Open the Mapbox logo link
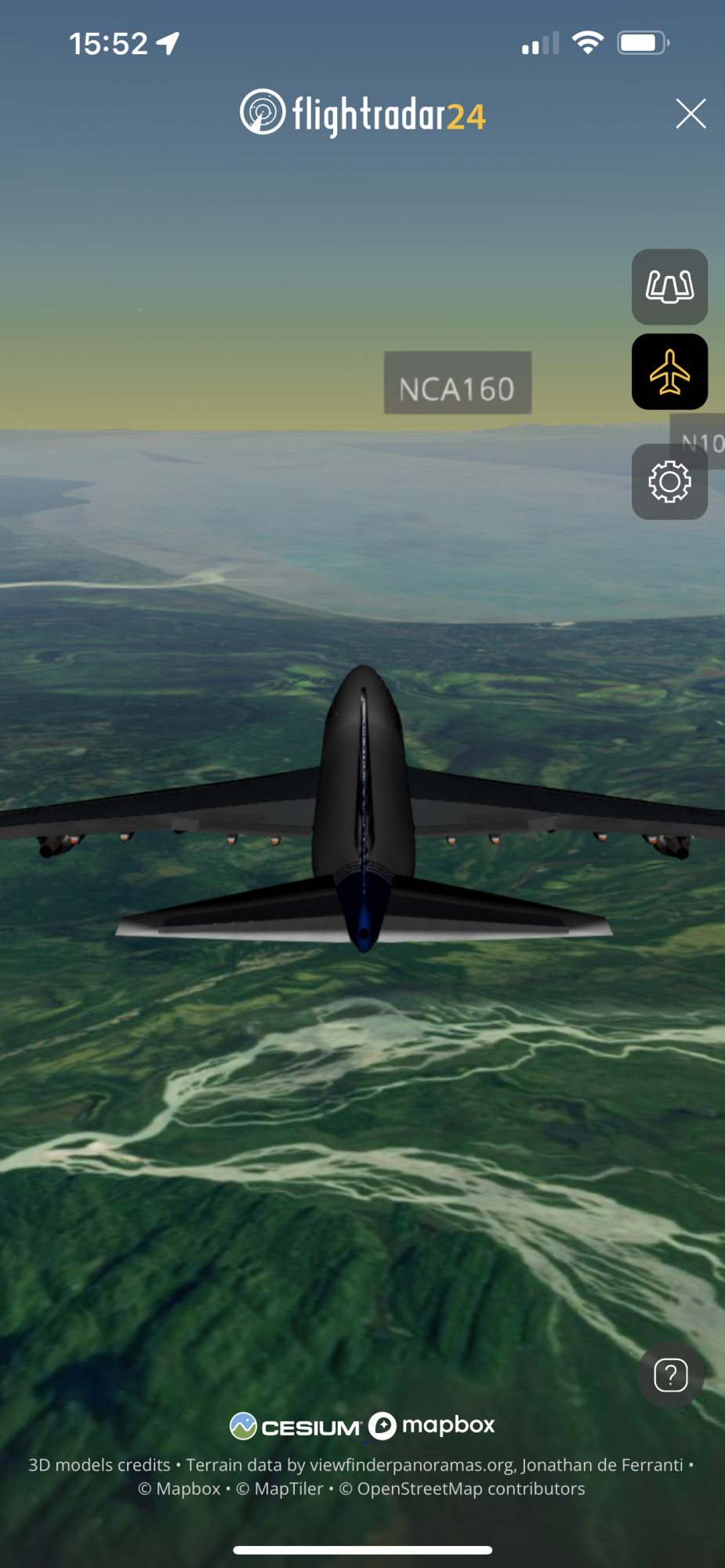The image size is (725, 1568). point(432,1425)
